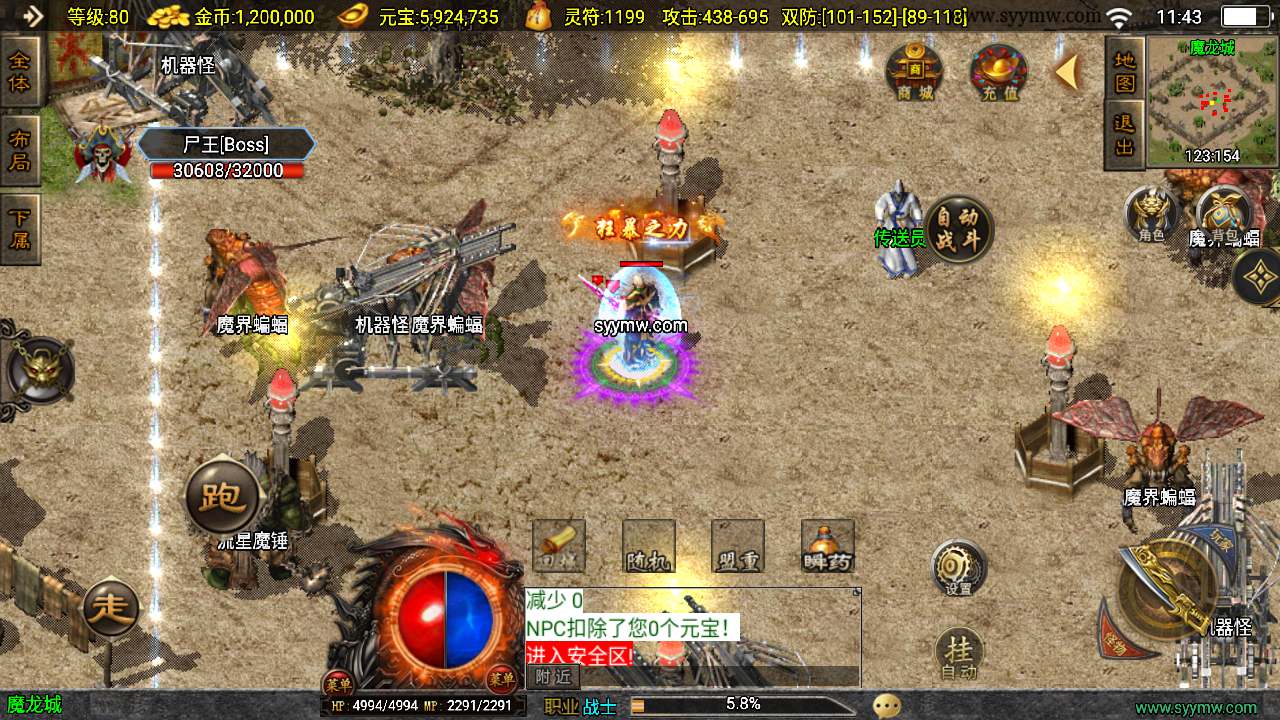1280x720 pixels.
Task: Switch to 走 walk mode
Action: (111, 606)
